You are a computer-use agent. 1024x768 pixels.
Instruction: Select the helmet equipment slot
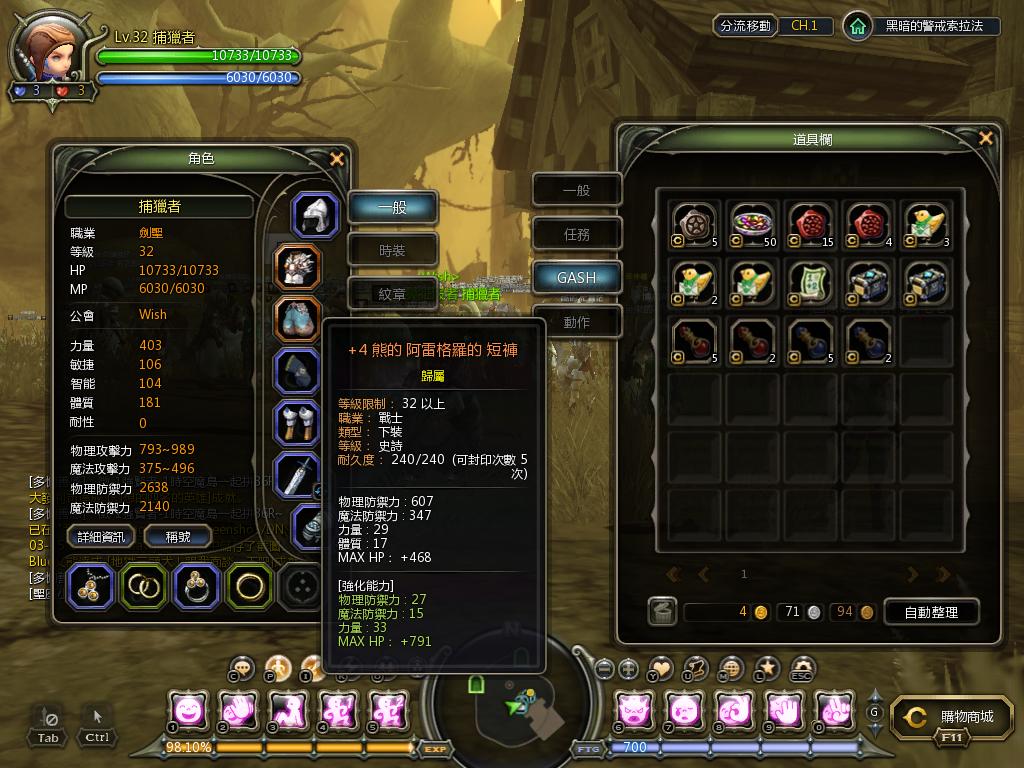coord(315,215)
